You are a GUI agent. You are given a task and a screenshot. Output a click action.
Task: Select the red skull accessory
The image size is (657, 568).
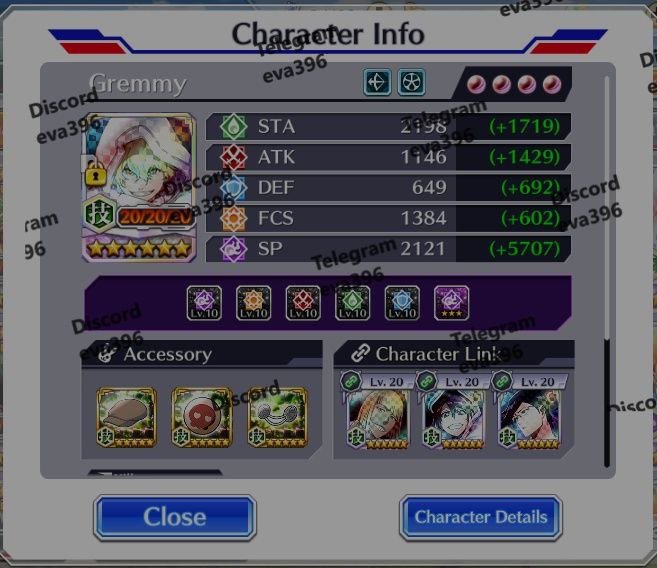(x=201, y=416)
